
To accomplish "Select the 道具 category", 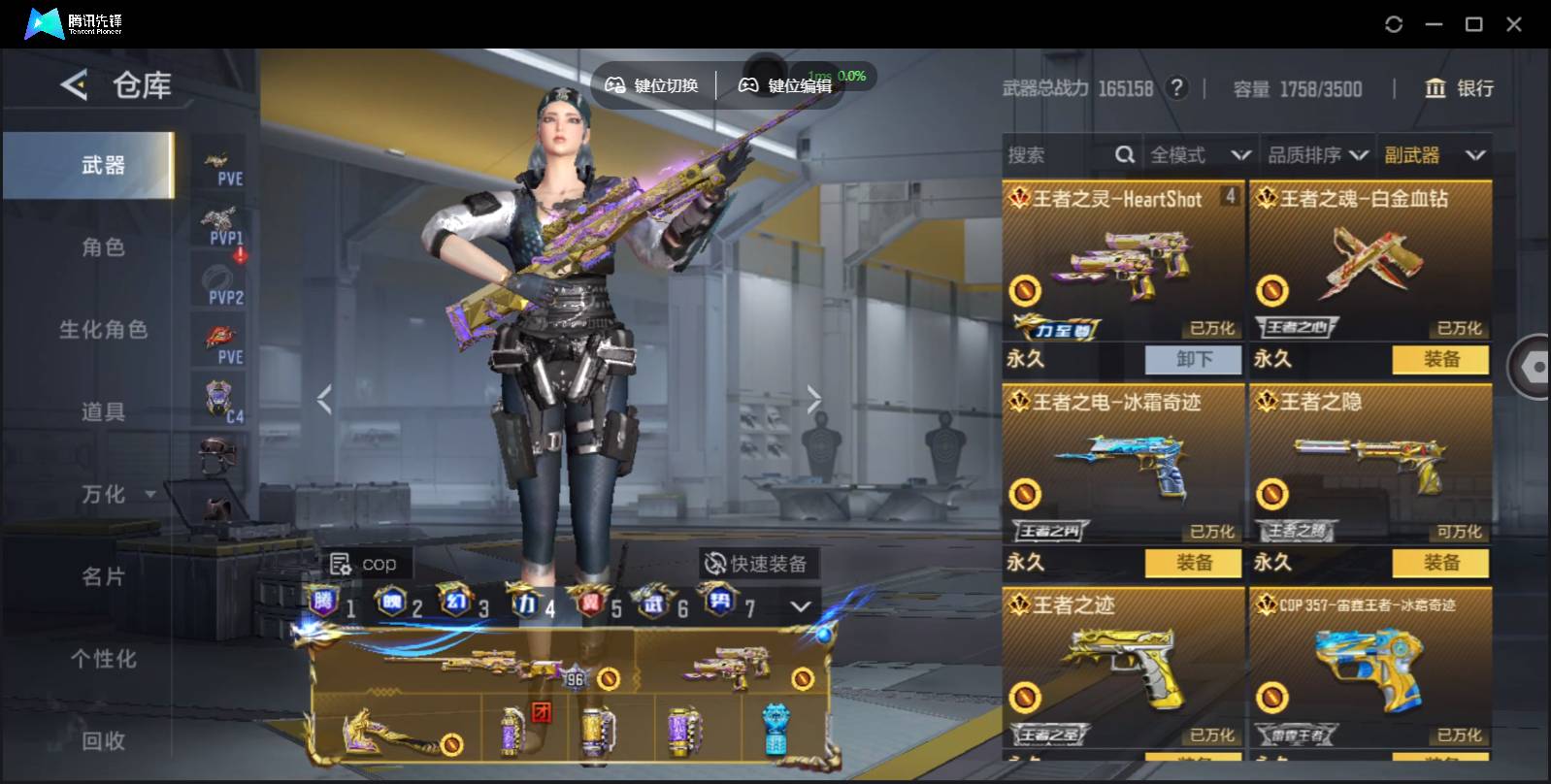I will (x=103, y=412).
